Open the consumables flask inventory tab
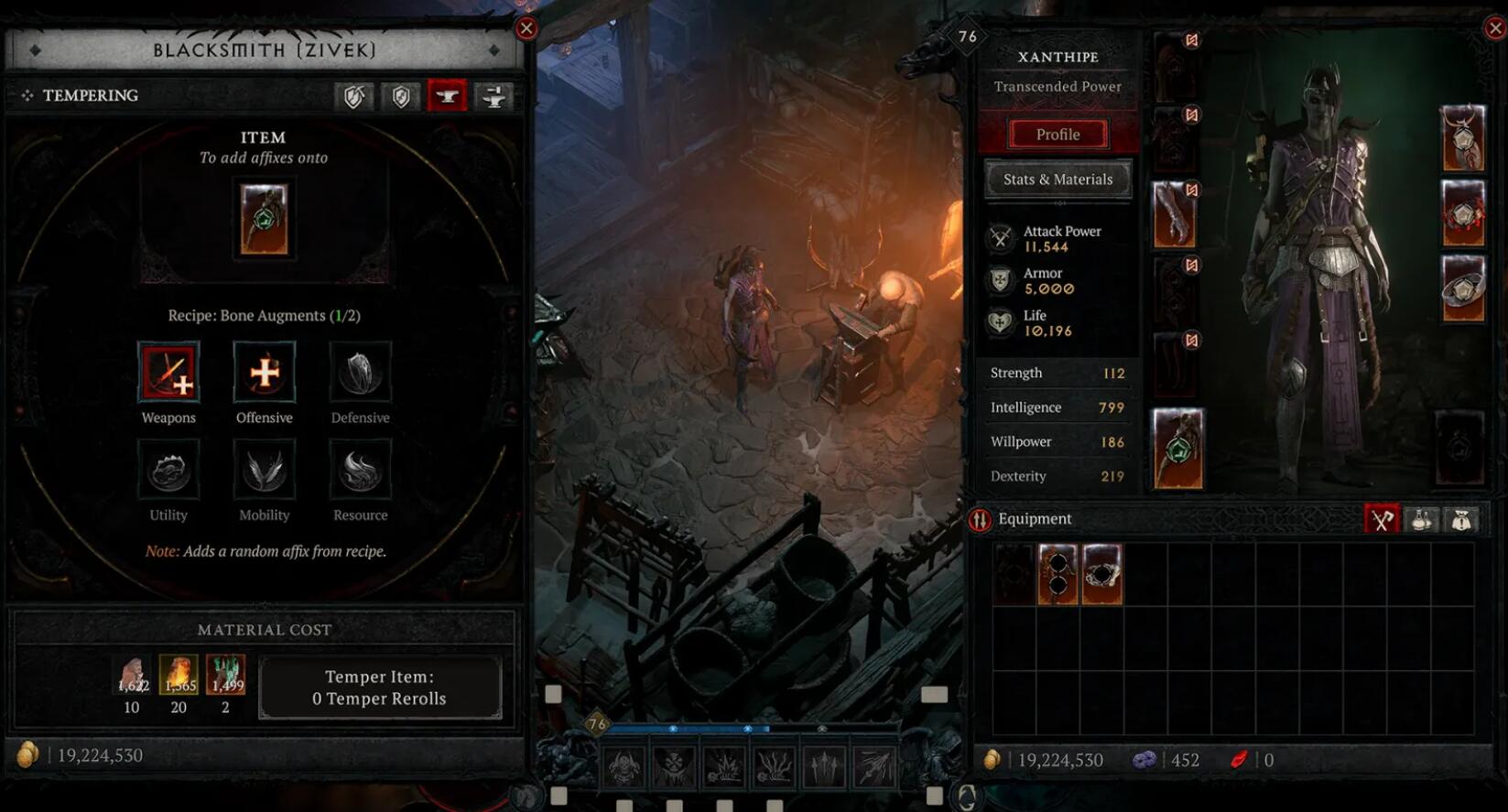Viewport: 1508px width, 812px height. pos(1421,520)
